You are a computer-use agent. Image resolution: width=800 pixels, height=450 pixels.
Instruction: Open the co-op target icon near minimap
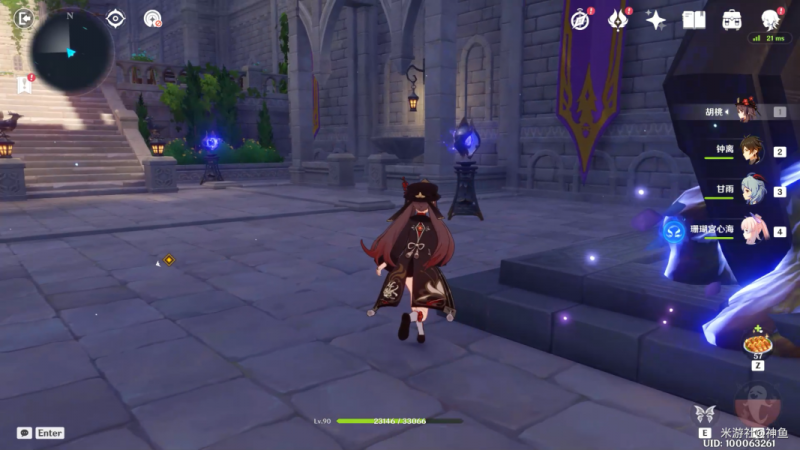tap(152, 18)
